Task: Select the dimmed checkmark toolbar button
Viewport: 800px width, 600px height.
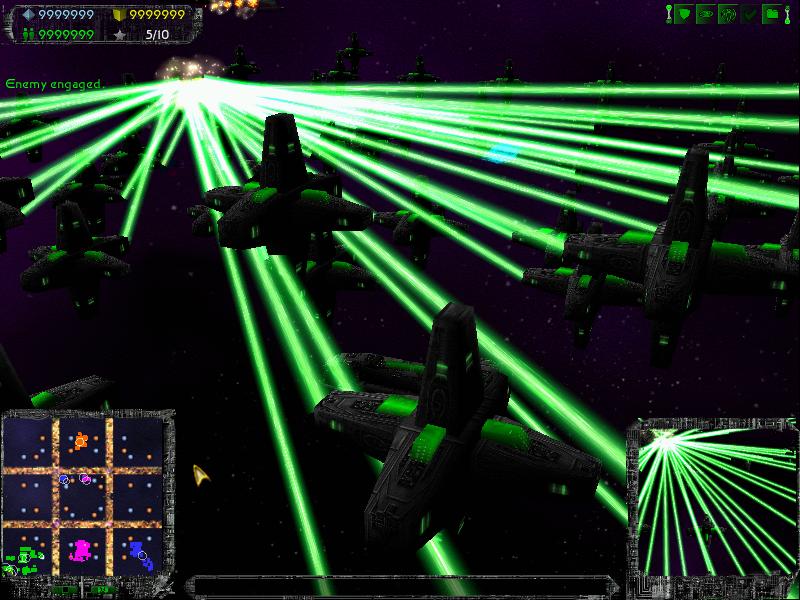Action: pos(750,14)
